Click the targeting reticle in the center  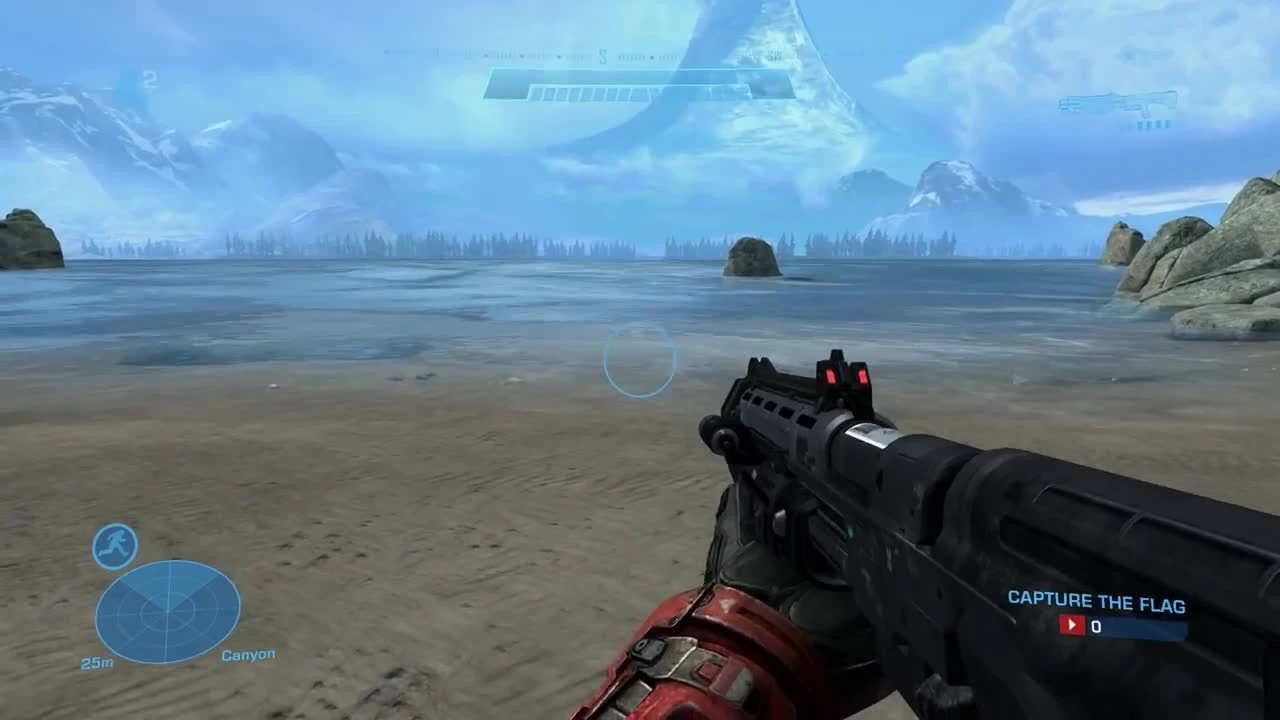click(x=640, y=360)
